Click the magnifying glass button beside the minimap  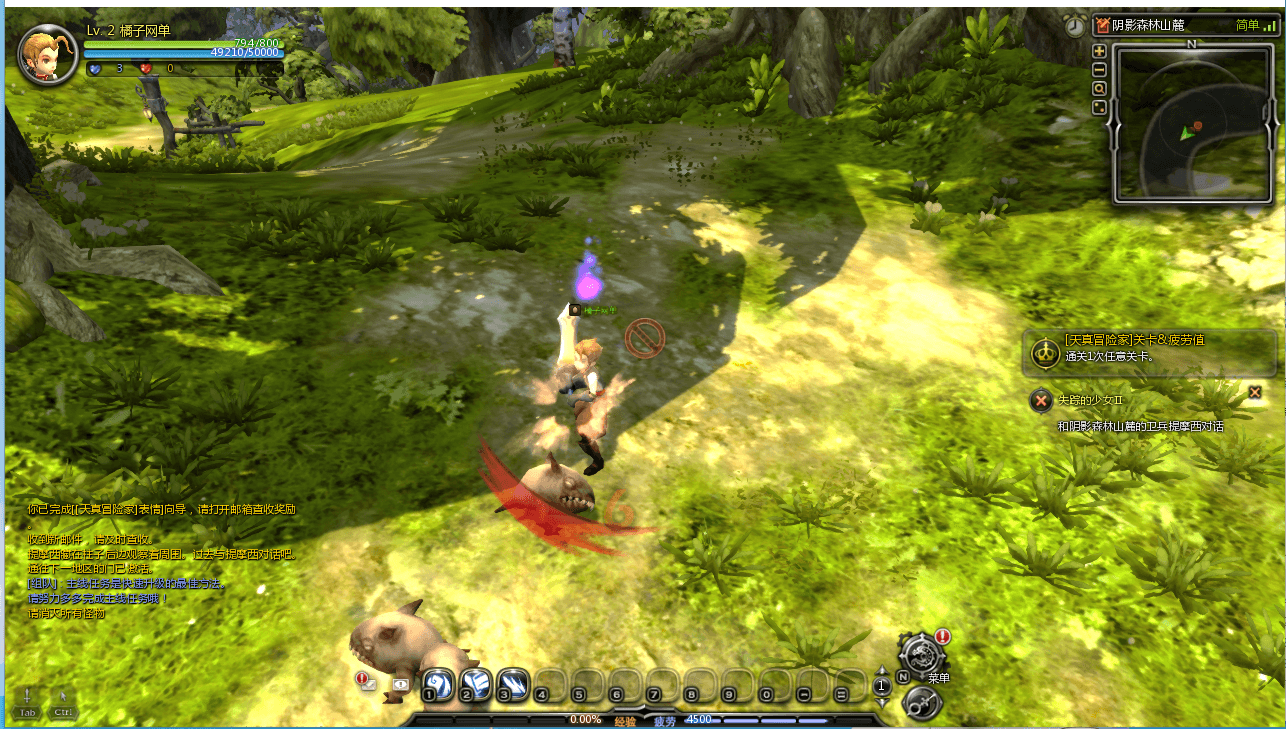[1099, 89]
